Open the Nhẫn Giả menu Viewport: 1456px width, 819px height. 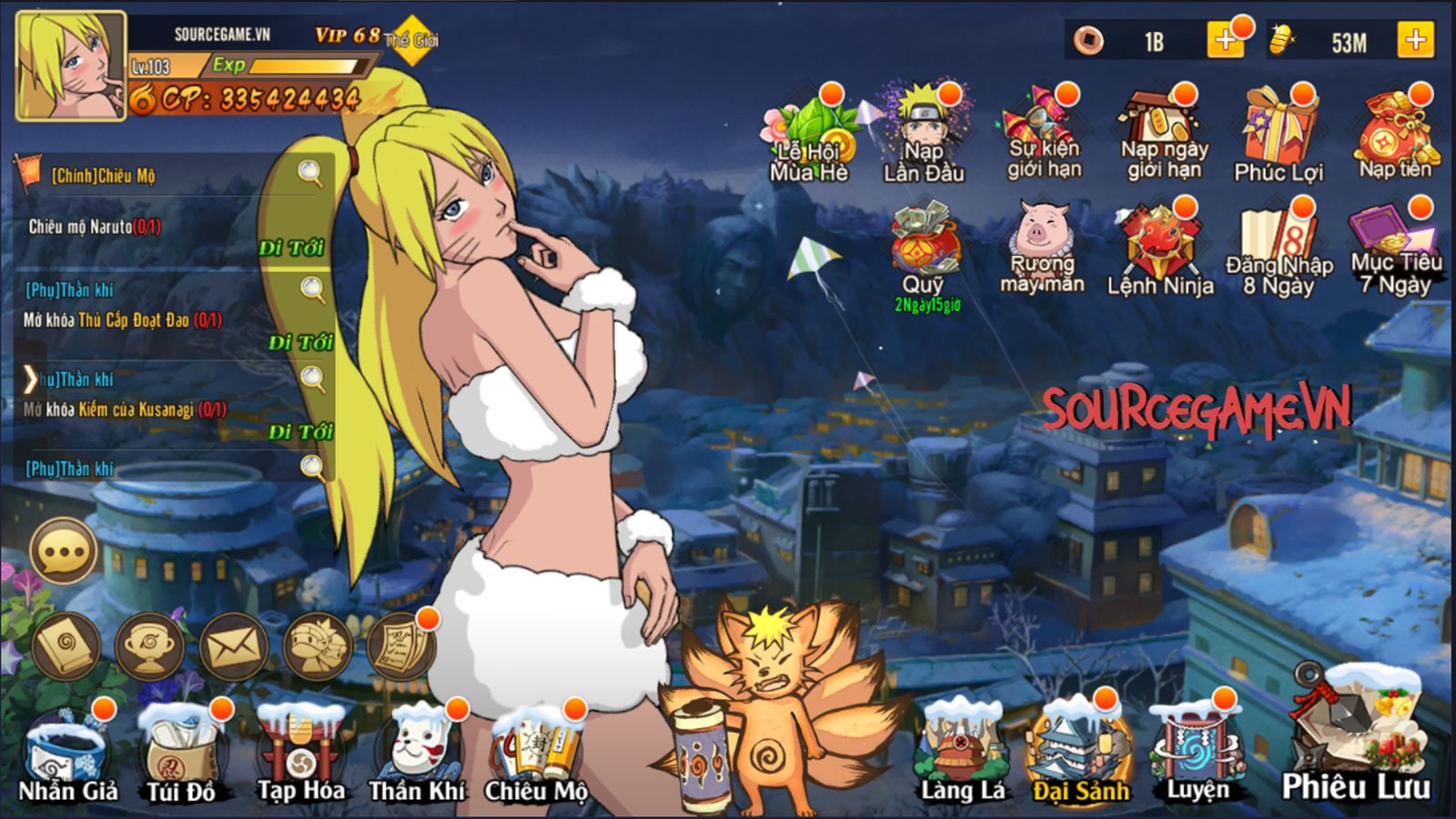pyautogui.click(x=68, y=757)
